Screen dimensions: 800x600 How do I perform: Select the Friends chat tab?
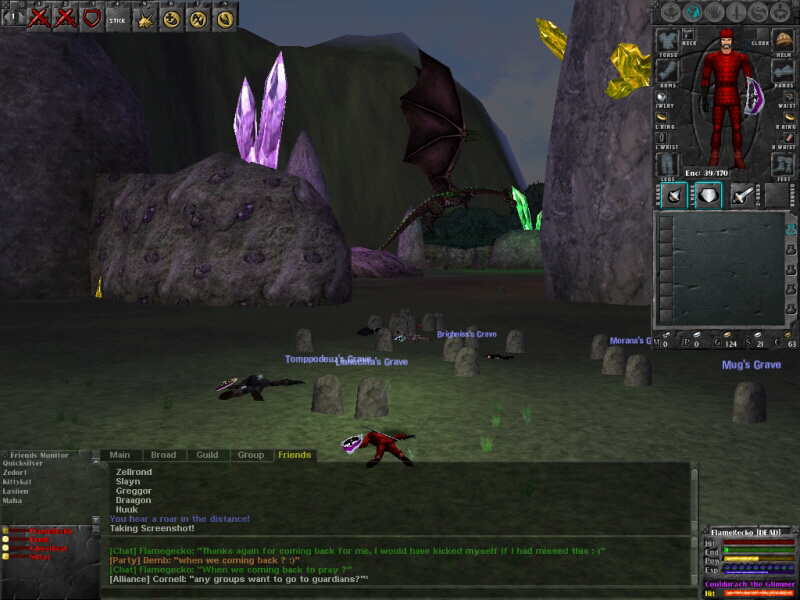point(294,455)
